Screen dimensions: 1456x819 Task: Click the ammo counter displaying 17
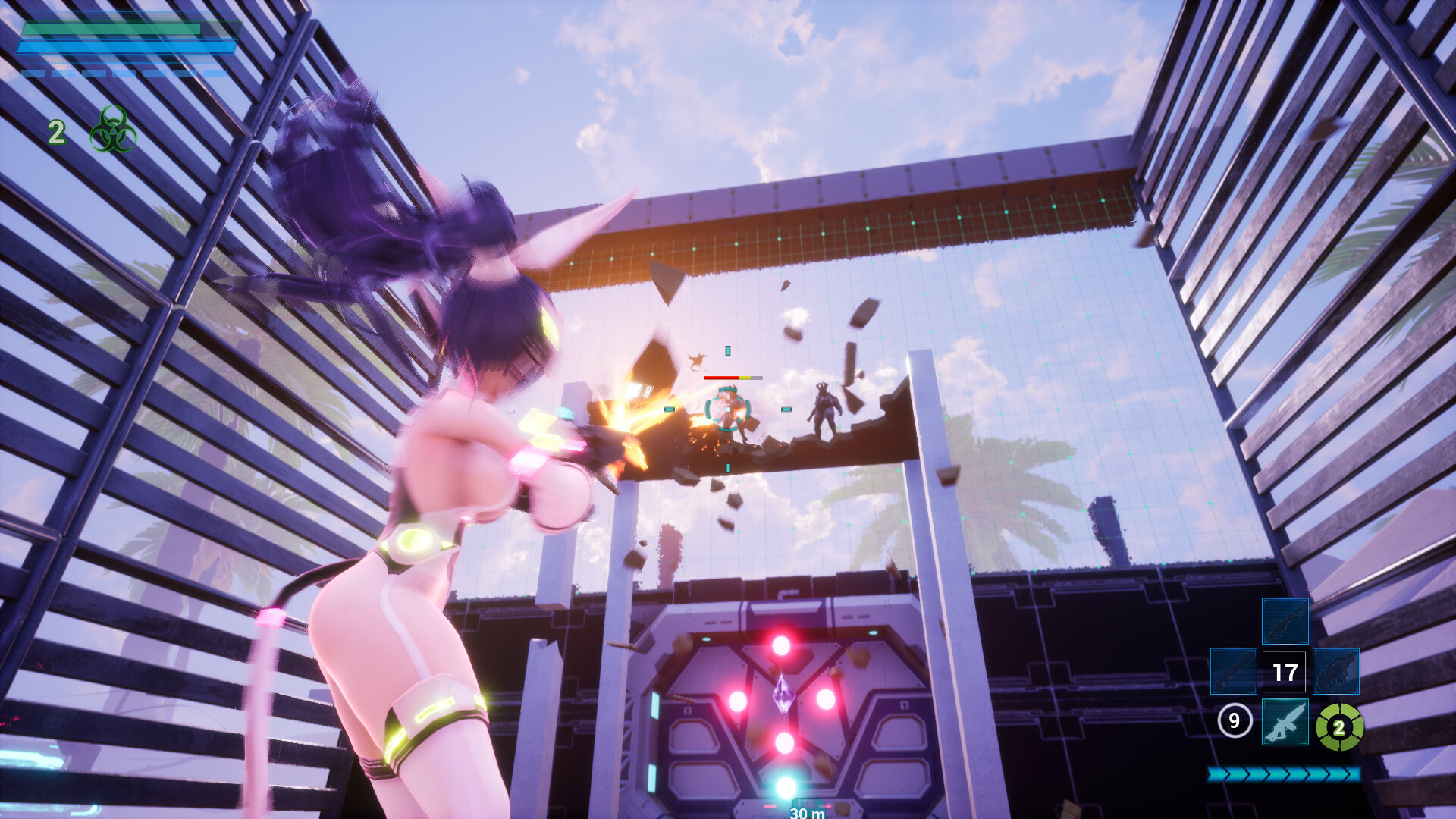tap(1285, 673)
